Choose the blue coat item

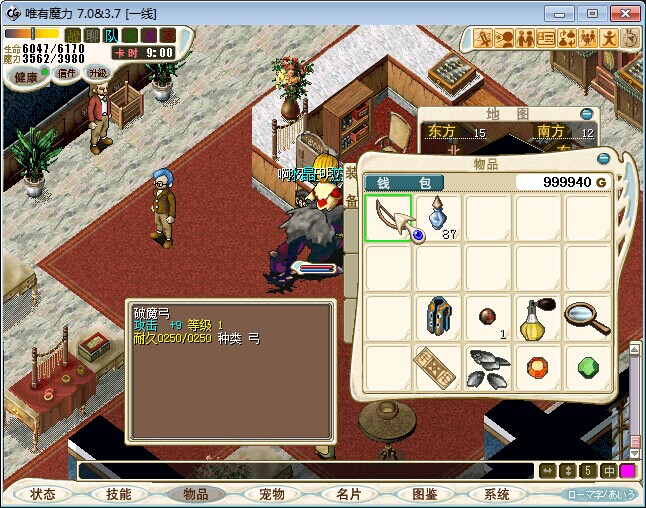point(438,318)
